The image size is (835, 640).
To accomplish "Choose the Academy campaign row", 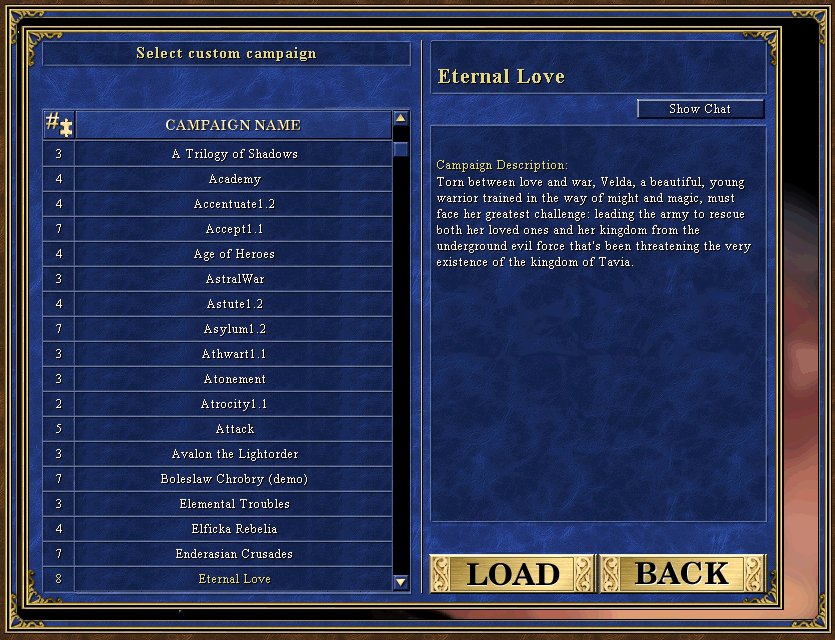I will click(x=234, y=179).
